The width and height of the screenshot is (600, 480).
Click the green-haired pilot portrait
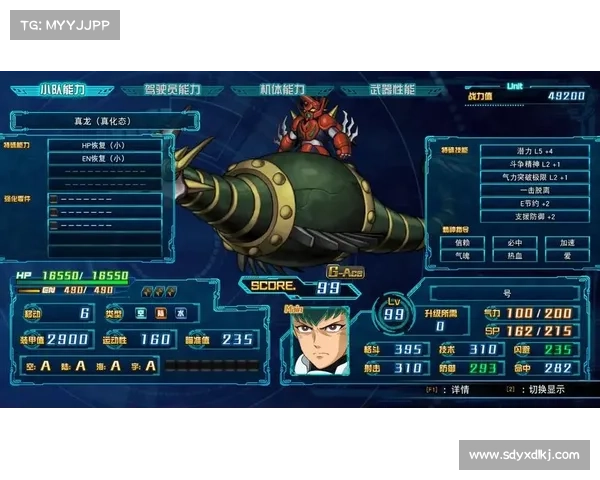320,341
